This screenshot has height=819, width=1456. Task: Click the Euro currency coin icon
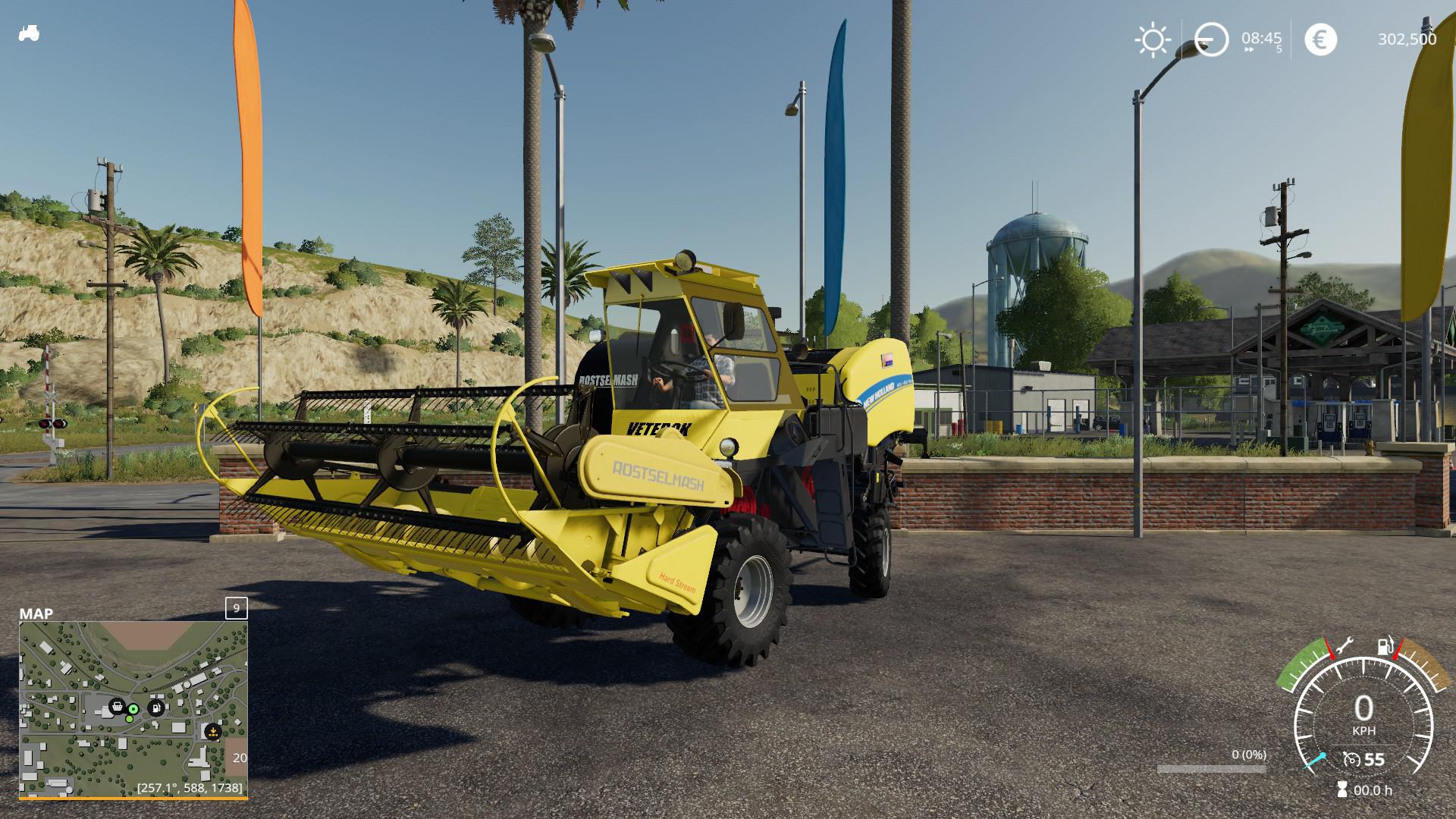[x=1320, y=39]
